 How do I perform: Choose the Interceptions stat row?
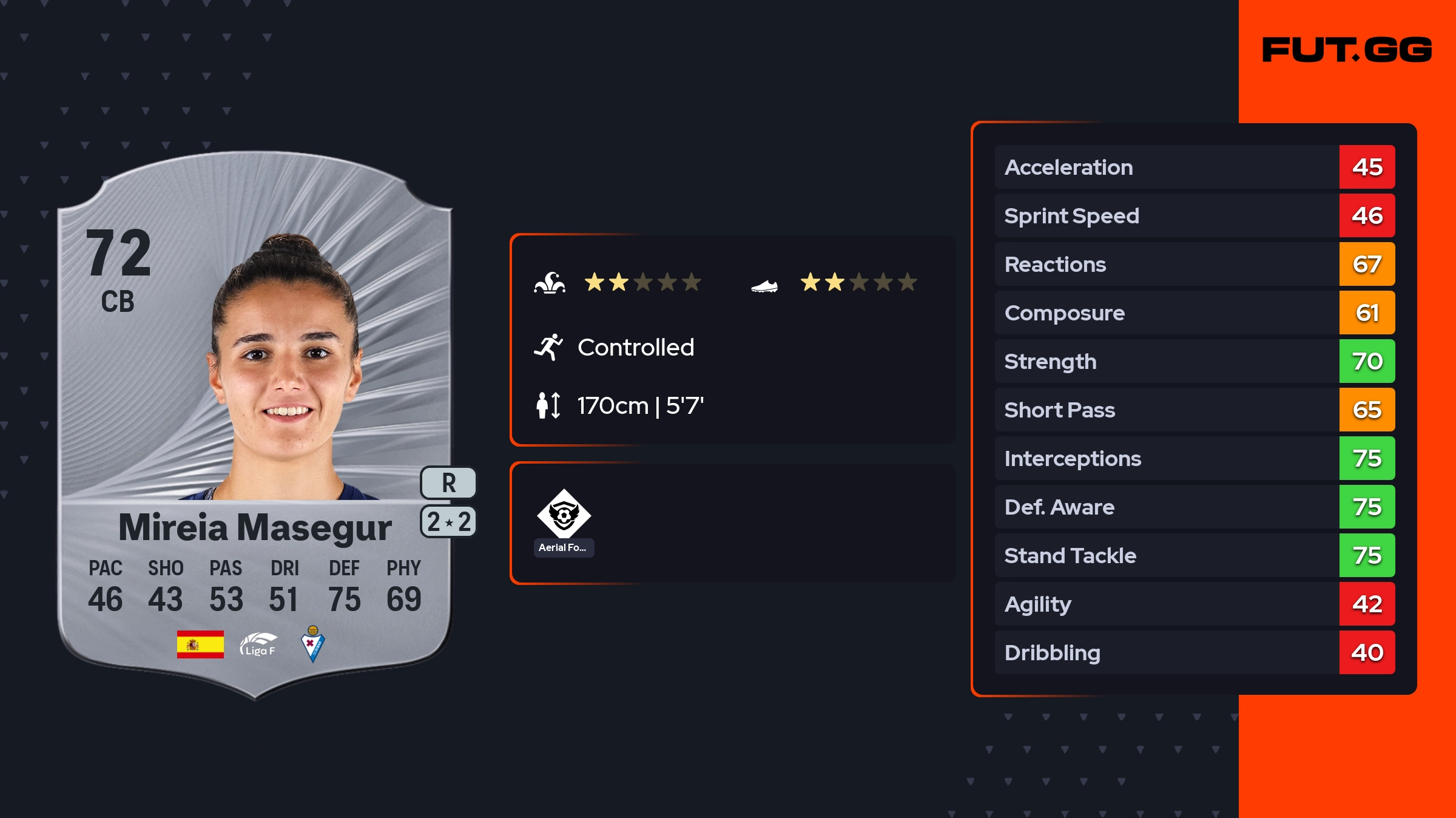1194,458
